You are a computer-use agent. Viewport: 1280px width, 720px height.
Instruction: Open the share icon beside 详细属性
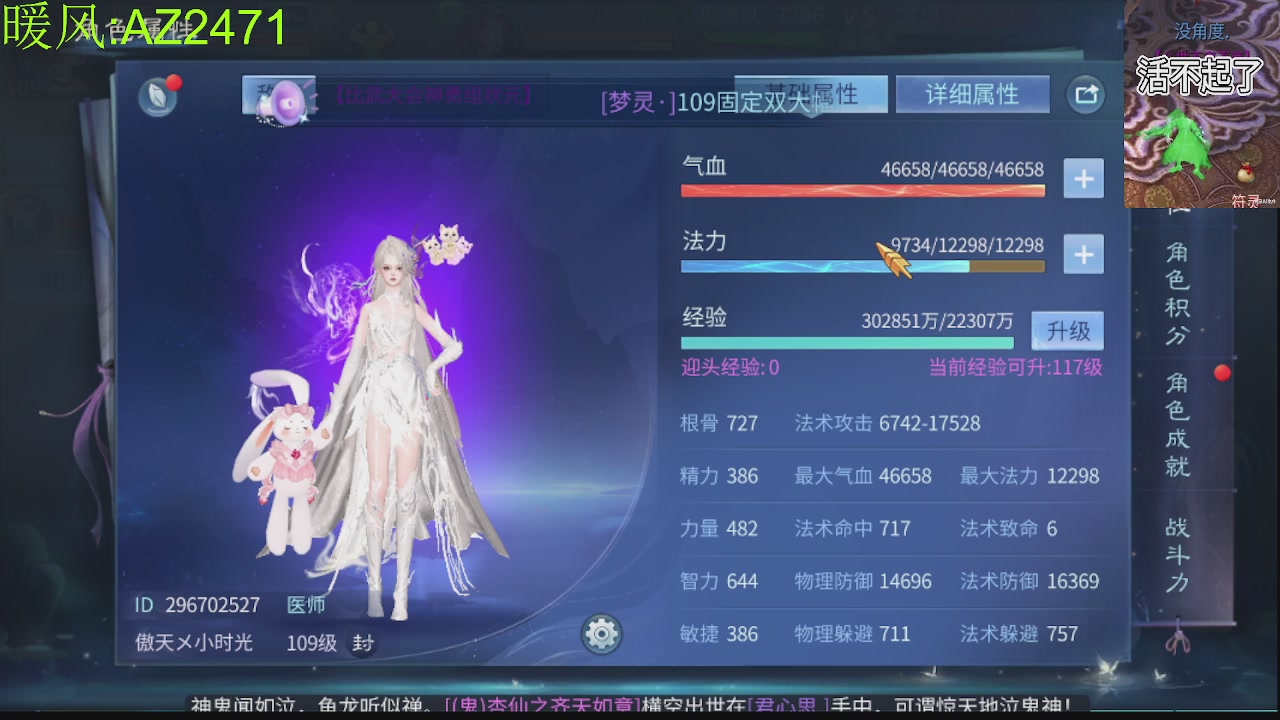1085,93
